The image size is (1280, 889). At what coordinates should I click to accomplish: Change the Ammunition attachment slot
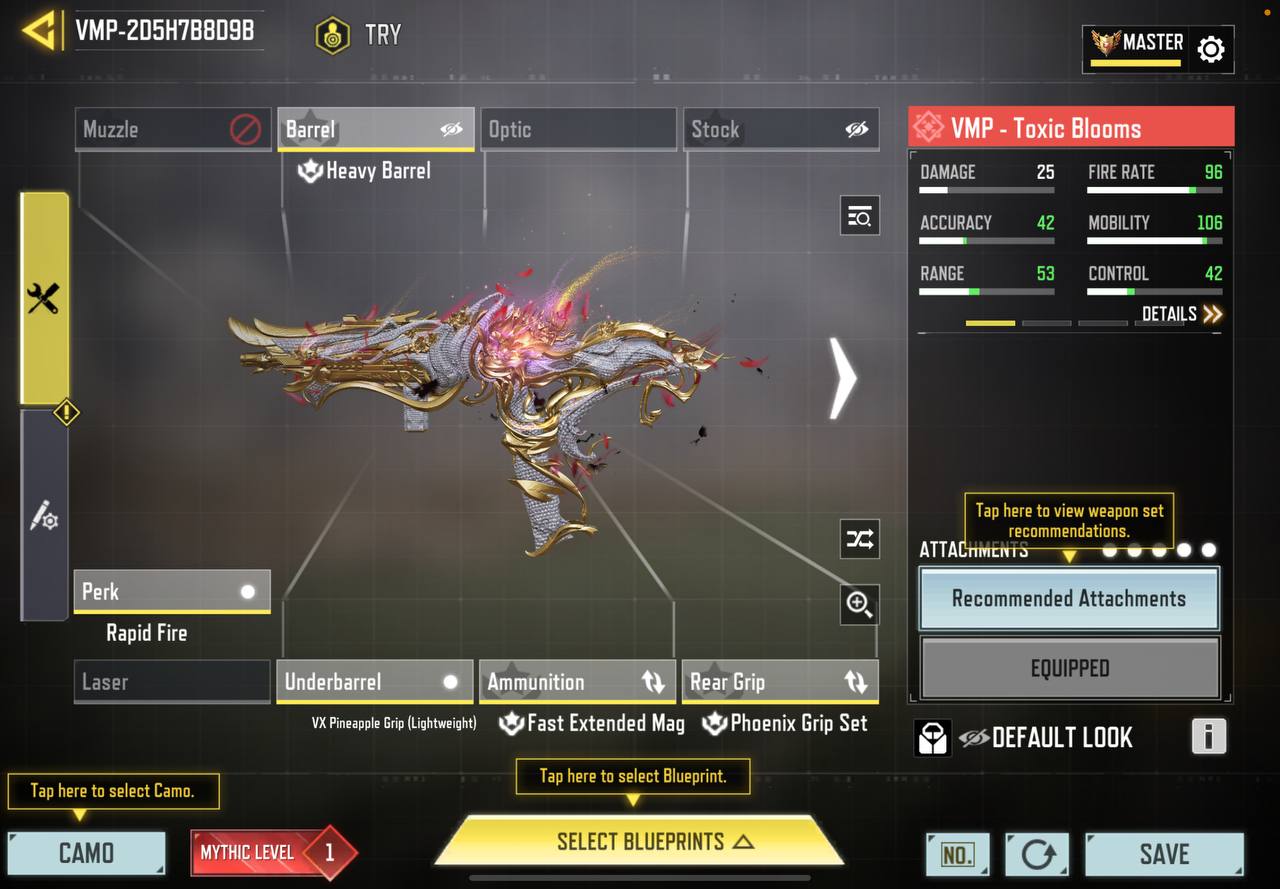click(577, 682)
